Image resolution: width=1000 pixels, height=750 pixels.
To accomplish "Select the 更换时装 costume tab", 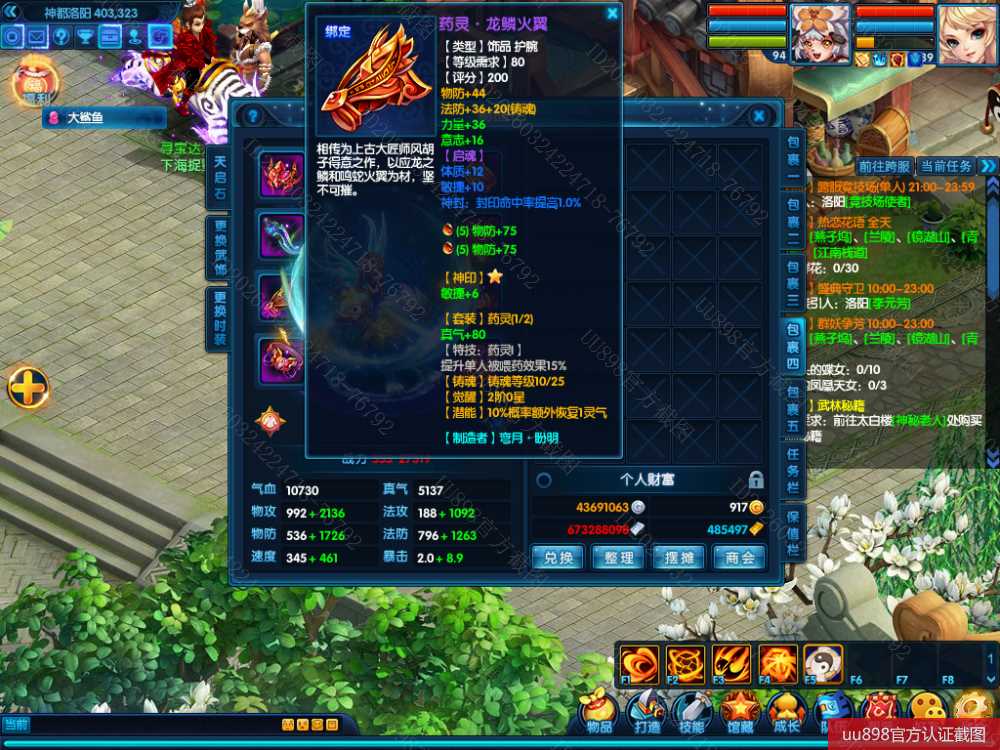I will tap(220, 318).
